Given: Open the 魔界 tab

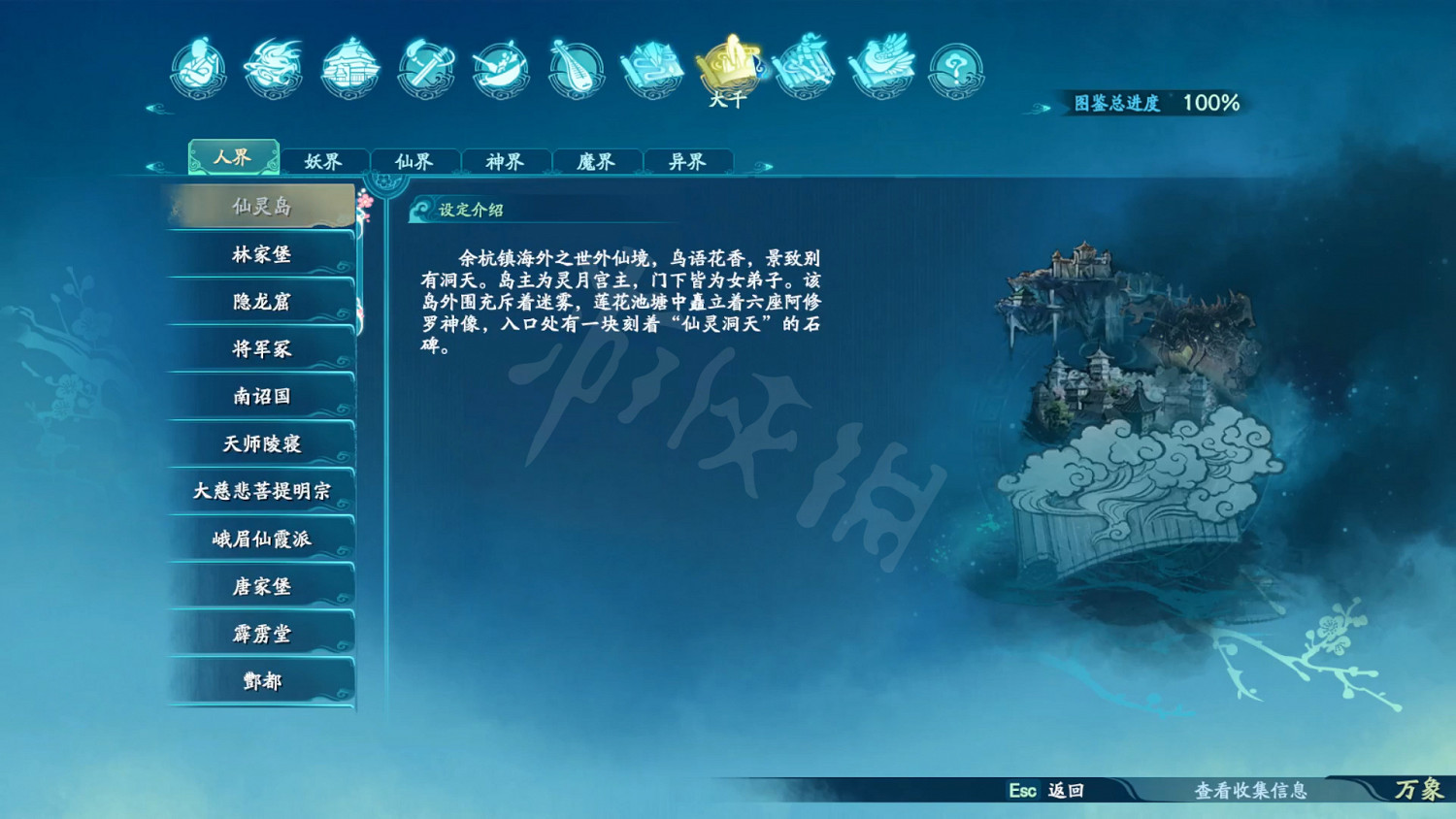Looking at the screenshot, I should [598, 161].
